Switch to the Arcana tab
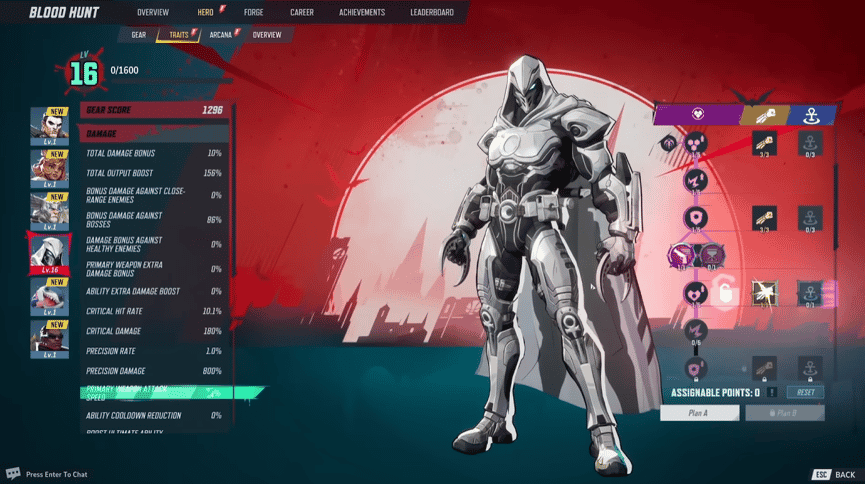 pyautogui.click(x=221, y=35)
